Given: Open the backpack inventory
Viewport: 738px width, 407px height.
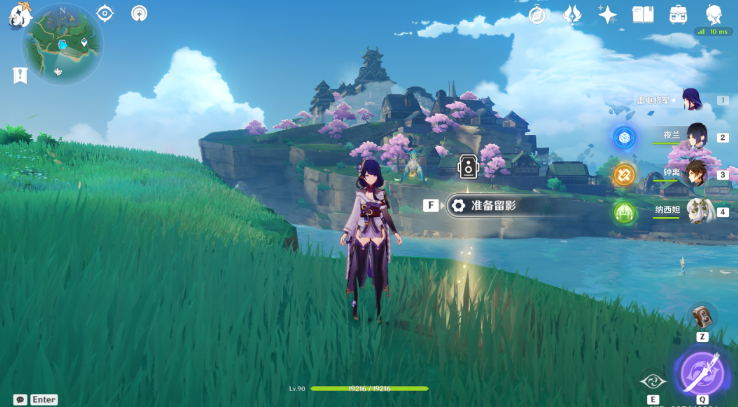Looking at the screenshot, I should pyautogui.click(x=678, y=14).
